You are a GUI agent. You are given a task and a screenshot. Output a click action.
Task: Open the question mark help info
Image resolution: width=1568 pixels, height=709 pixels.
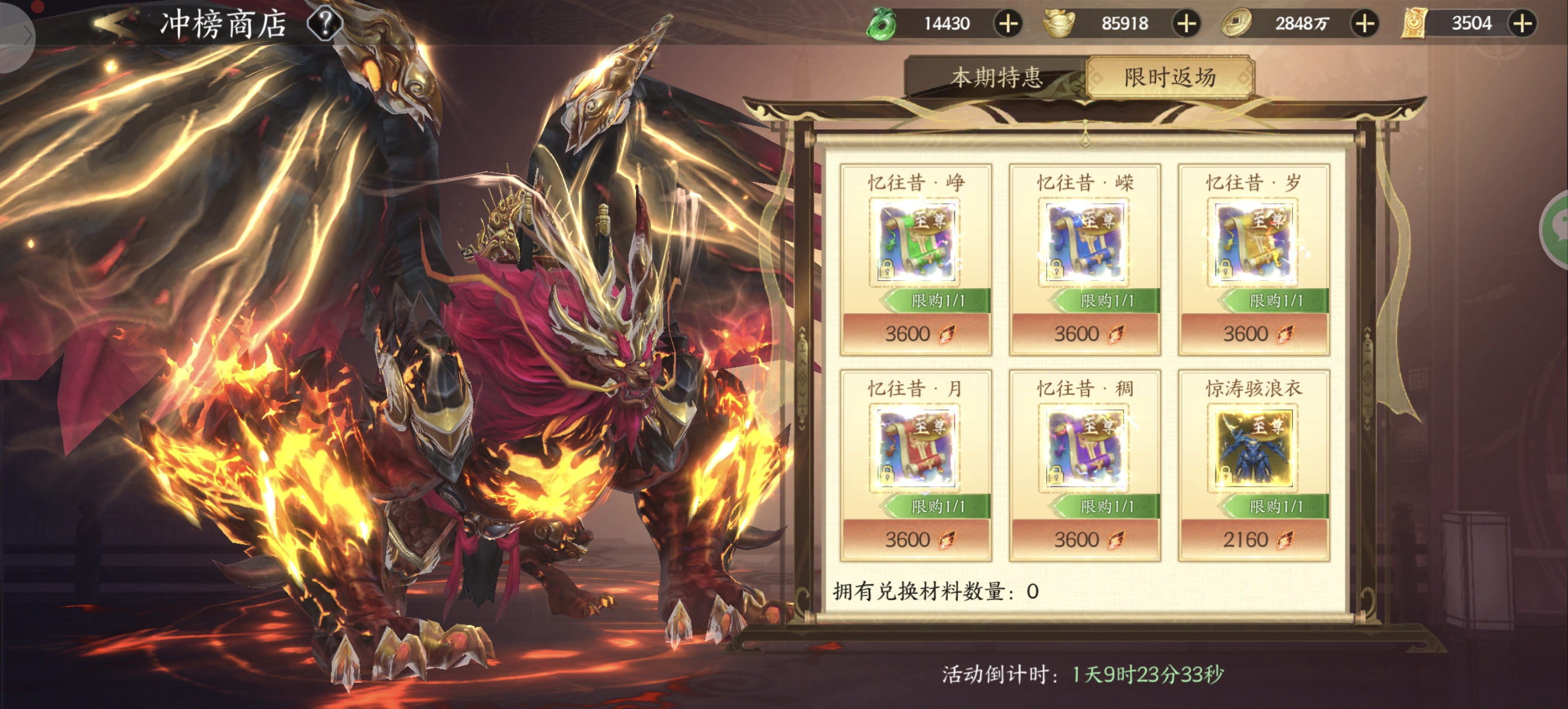tap(324, 24)
